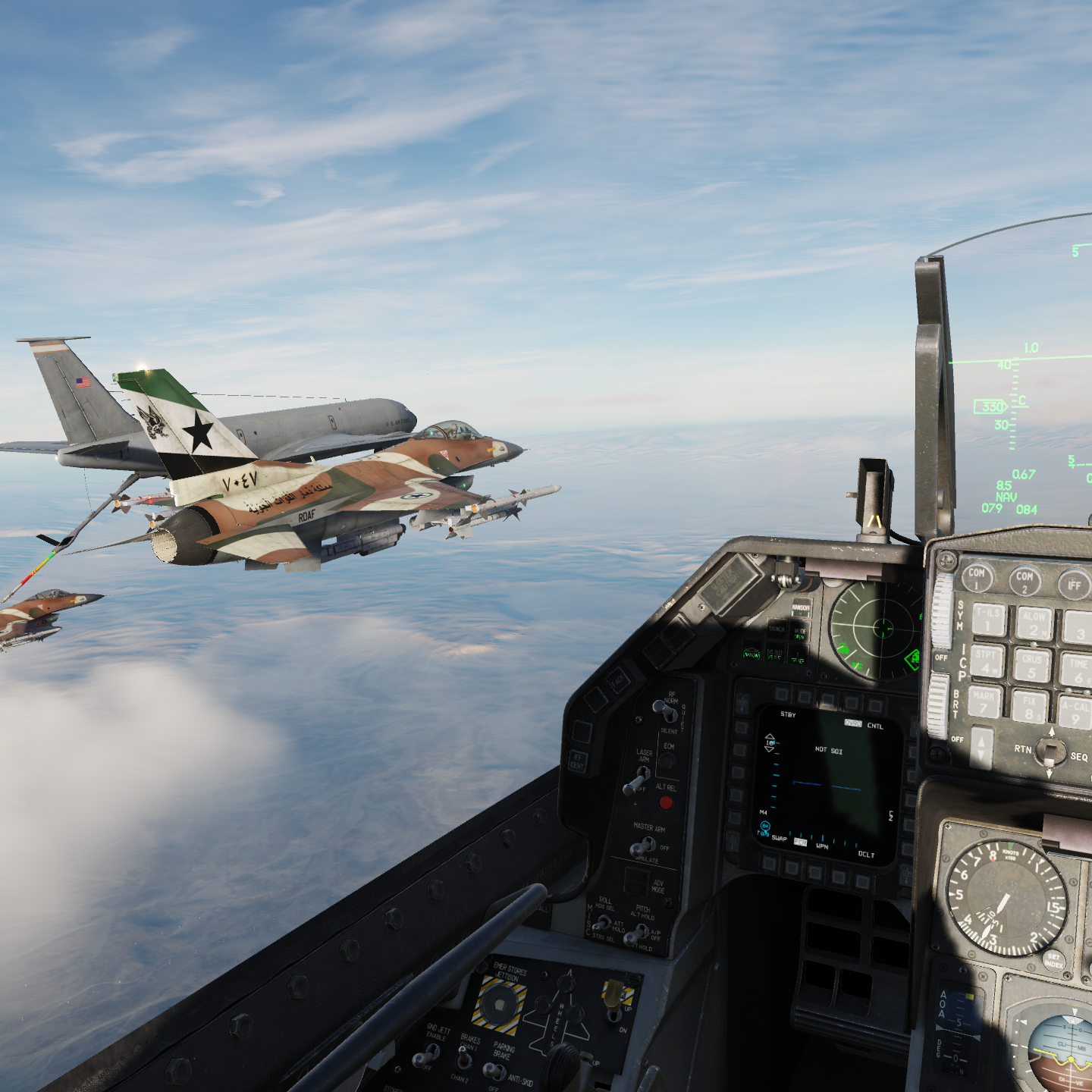Push the COM 1 button on the ICP

(977, 578)
